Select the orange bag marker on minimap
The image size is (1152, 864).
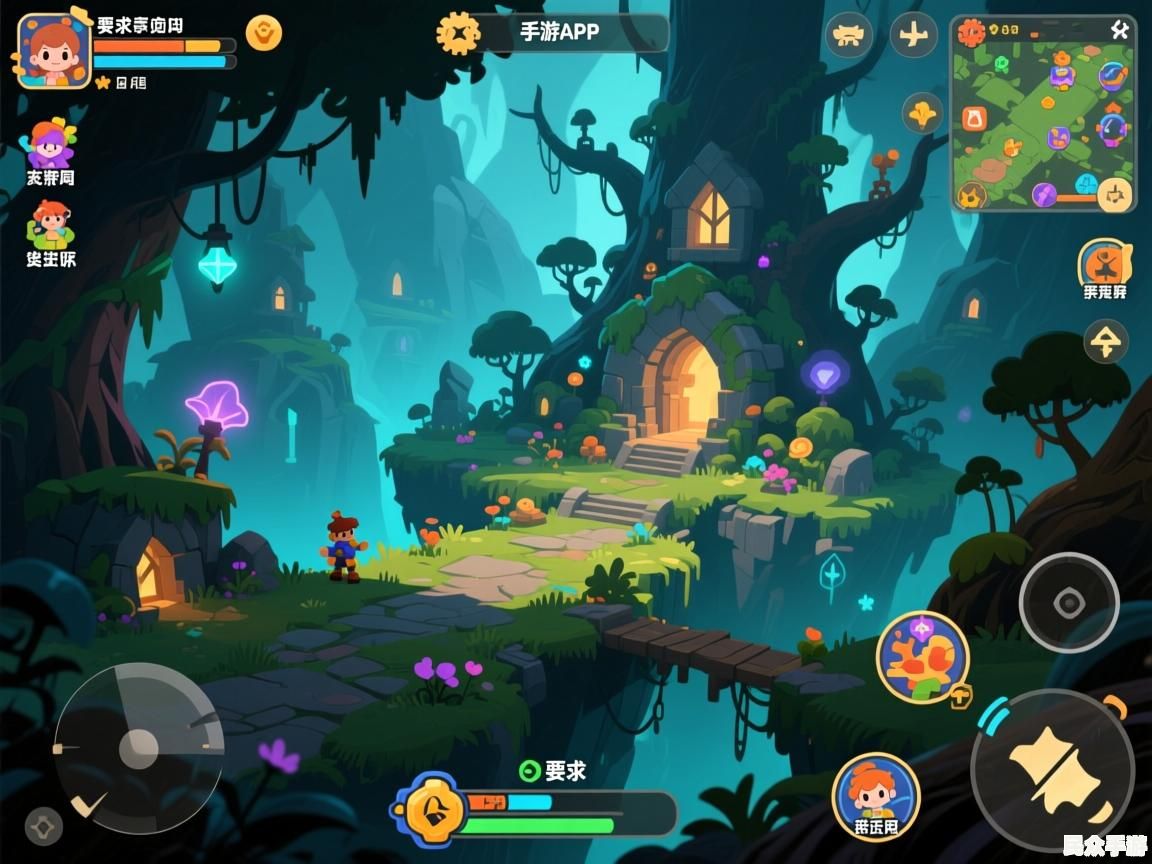pos(974,118)
